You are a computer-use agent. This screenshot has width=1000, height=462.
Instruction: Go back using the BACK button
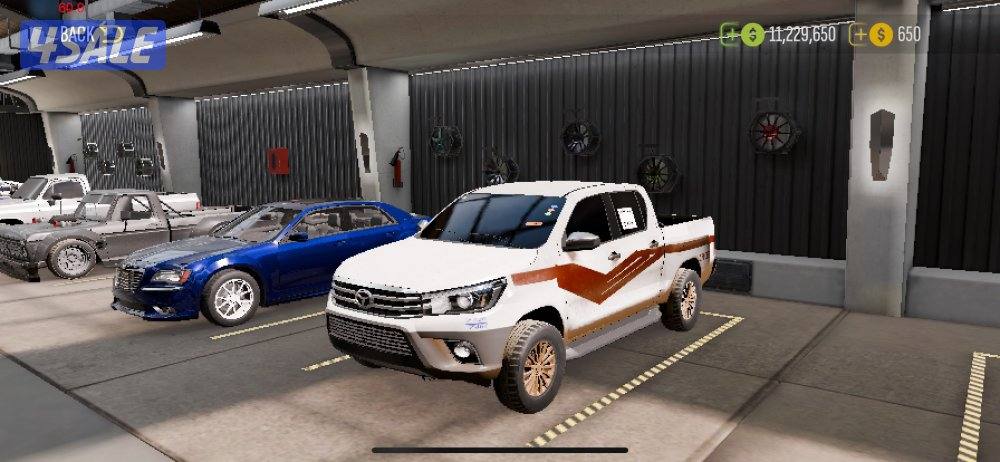[x=80, y=33]
